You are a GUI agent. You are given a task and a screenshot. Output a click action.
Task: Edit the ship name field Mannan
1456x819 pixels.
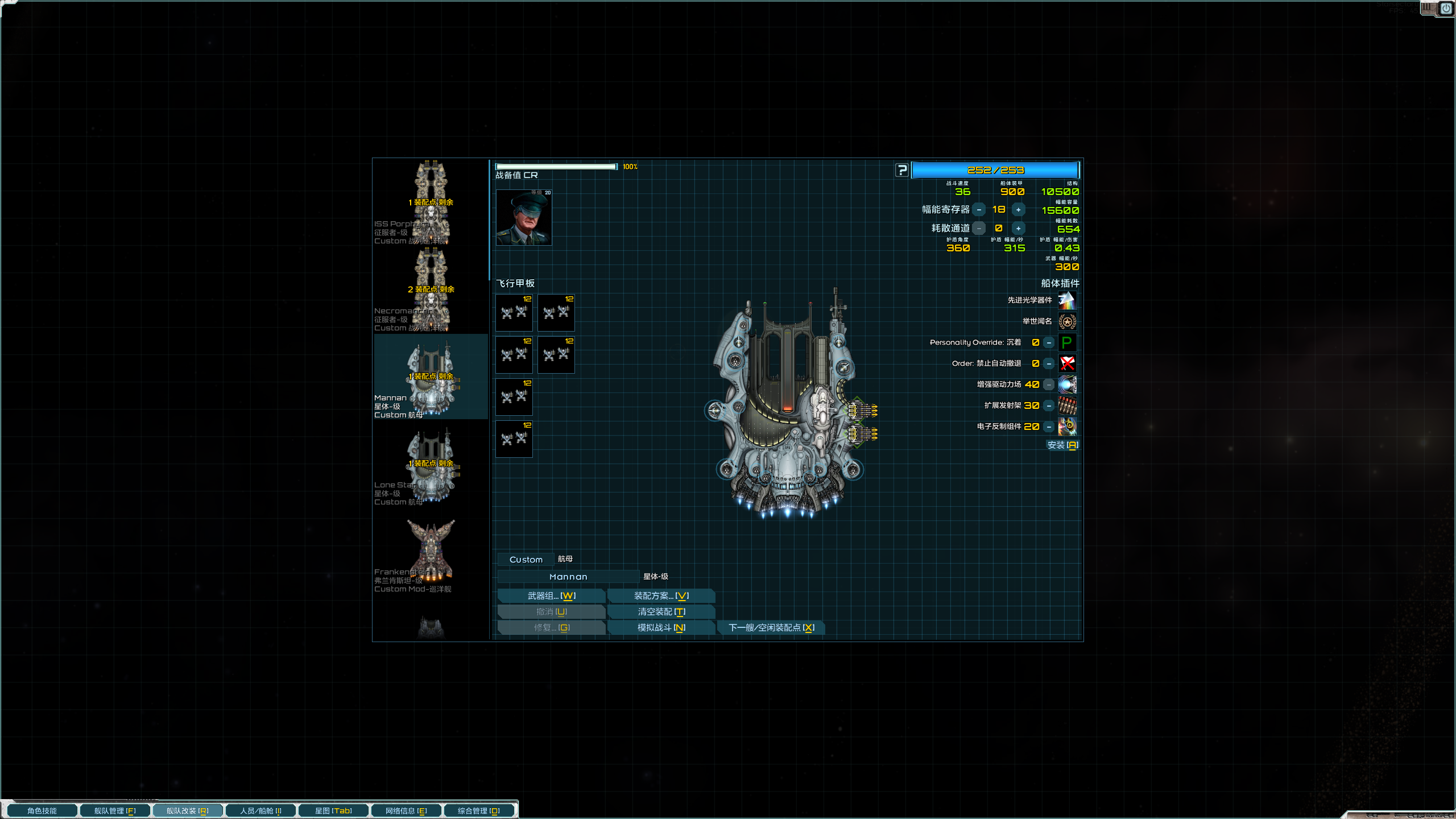coord(568,577)
